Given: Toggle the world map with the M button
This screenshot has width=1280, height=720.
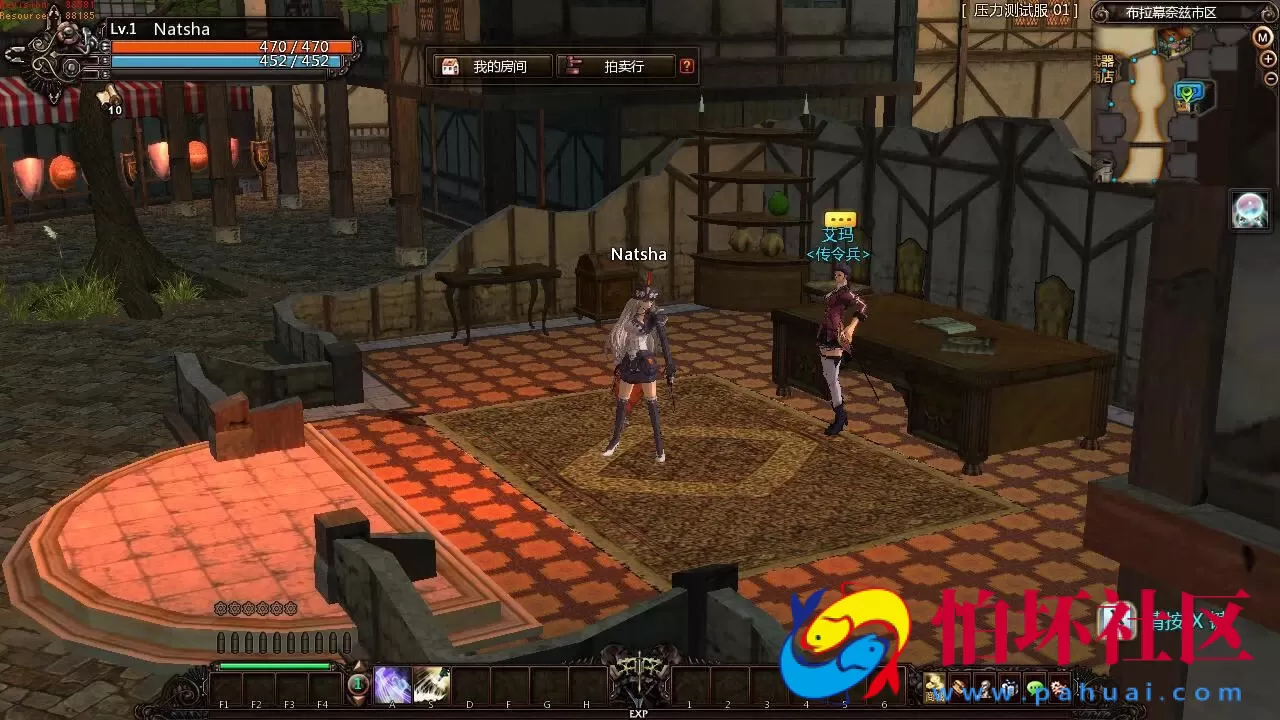Looking at the screenshot, I should [x=1263, y=37].
